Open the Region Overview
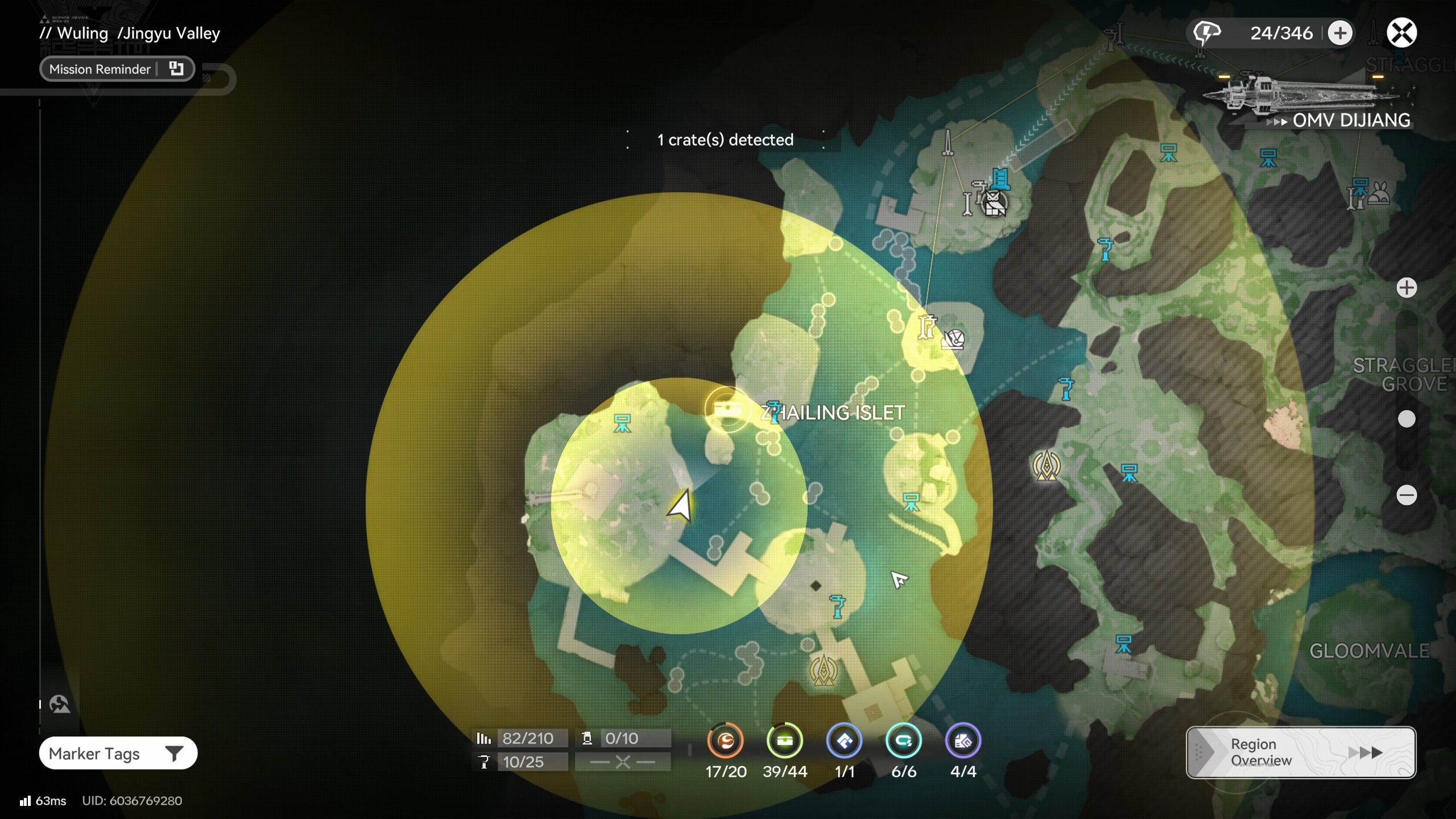The width and height of the screenshot is (1456, 819). point(1300,752)
